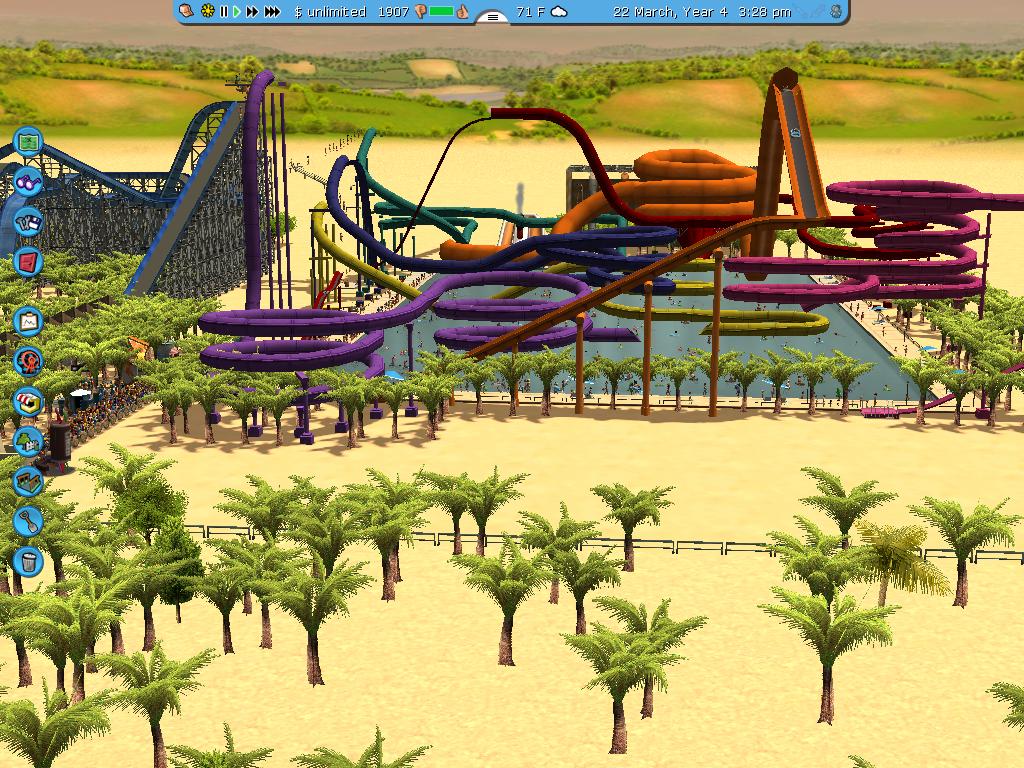Viewport: 1024px width, 768px height.
Task: Set game speed to double fast-forward
Action: coord(252,12)
